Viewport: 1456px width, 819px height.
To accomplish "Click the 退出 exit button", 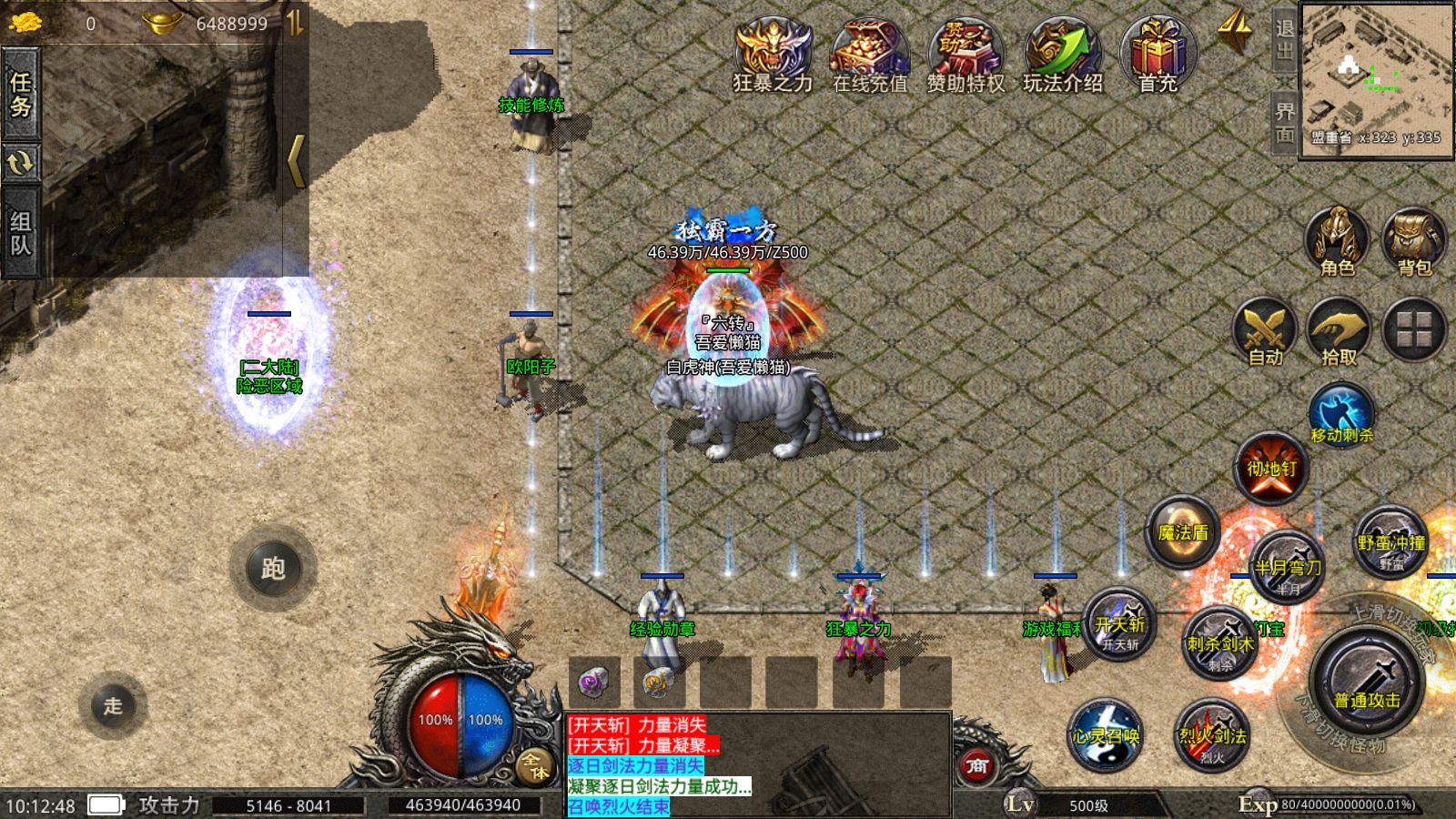I will 1284,40.
